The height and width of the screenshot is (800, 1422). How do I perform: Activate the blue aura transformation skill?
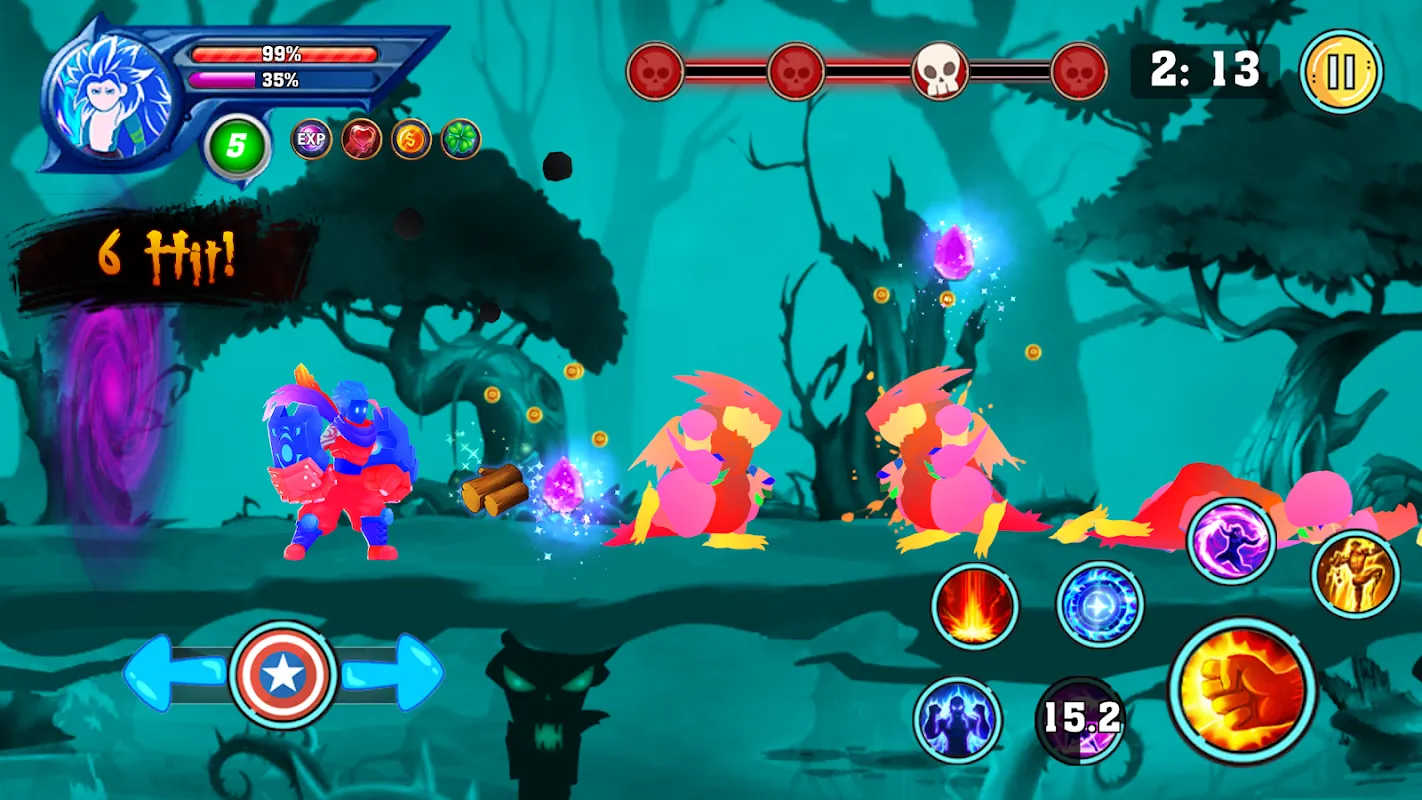coord(958,720)
